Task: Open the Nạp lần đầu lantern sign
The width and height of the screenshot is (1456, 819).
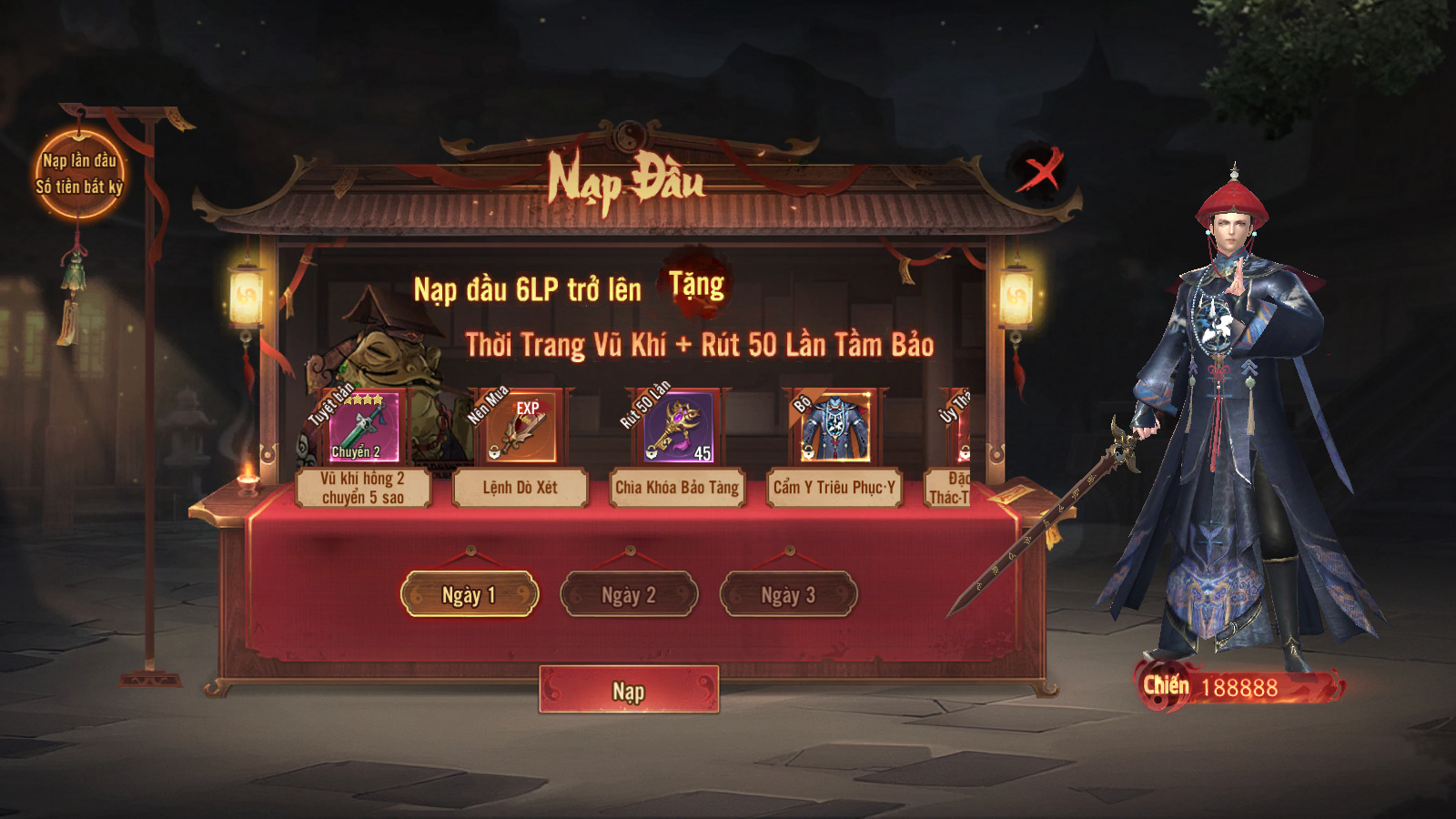Action: 79,174
